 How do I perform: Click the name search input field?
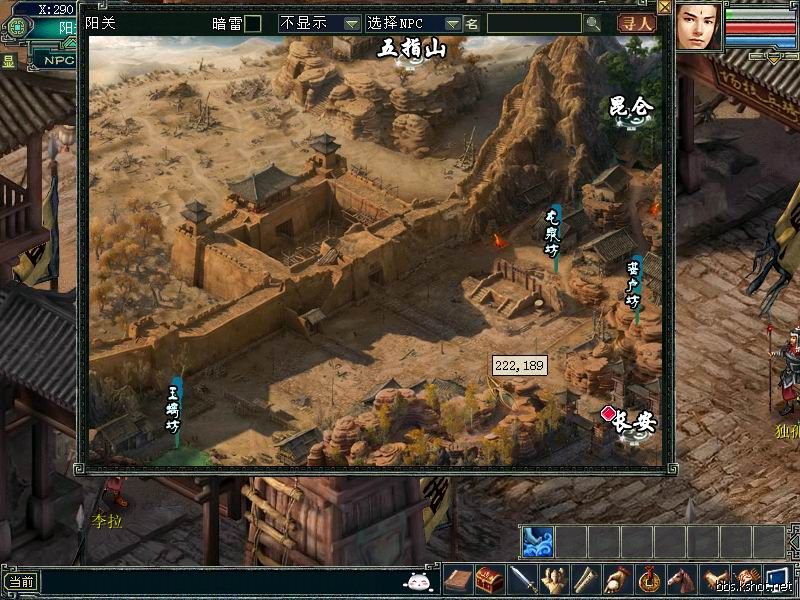pyautogui.click(x=533, y=23)
